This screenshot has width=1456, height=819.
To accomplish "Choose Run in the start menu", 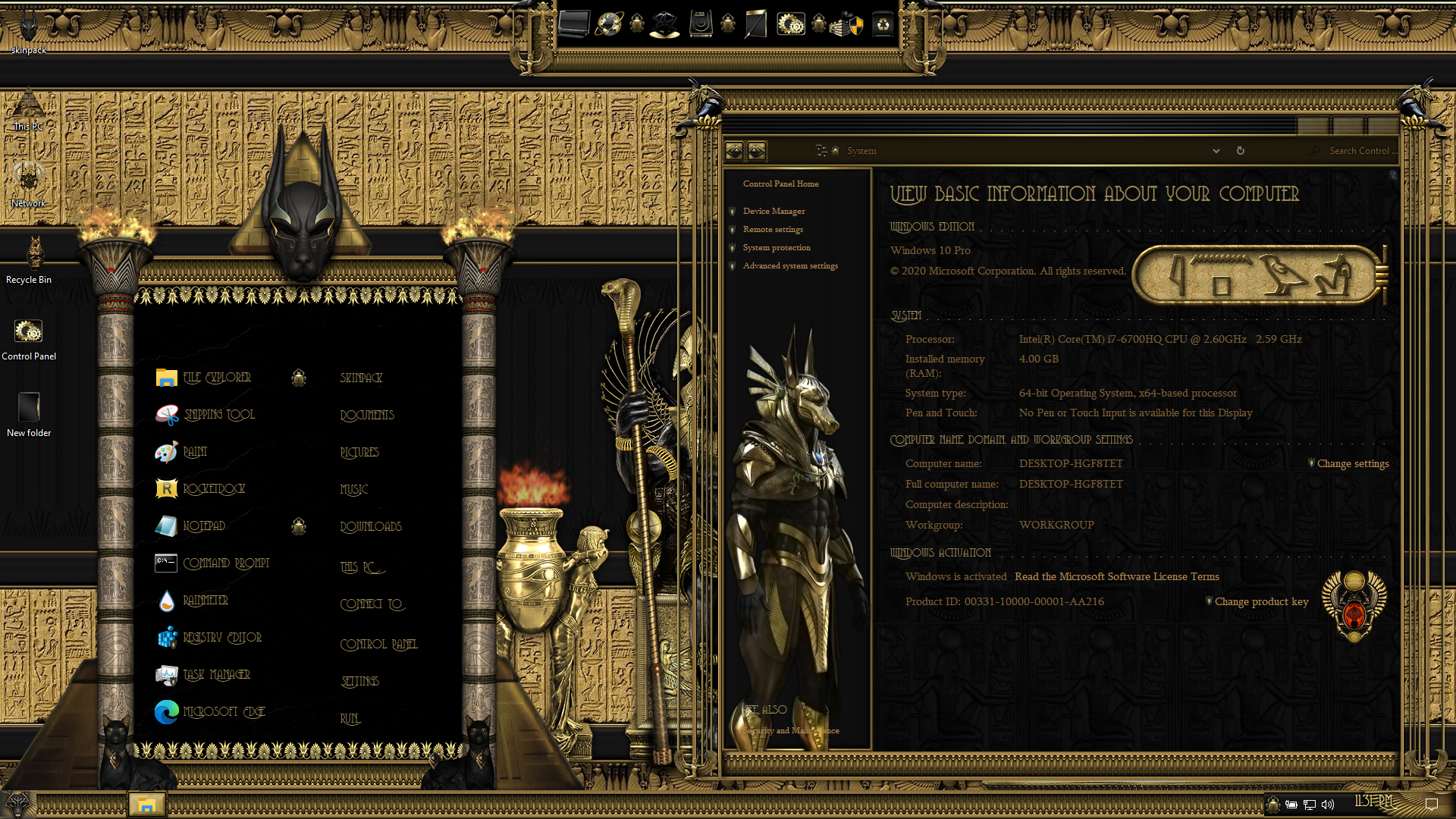I will [350, 719].
